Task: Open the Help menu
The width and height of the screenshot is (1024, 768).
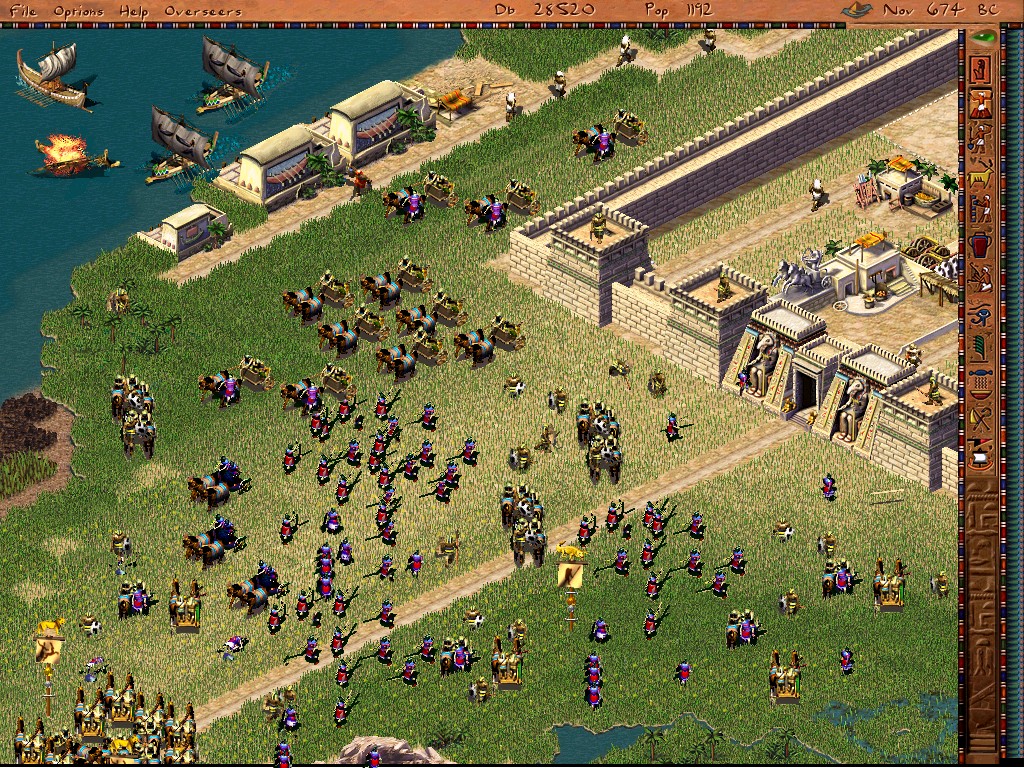Action: tap(133, 10)
